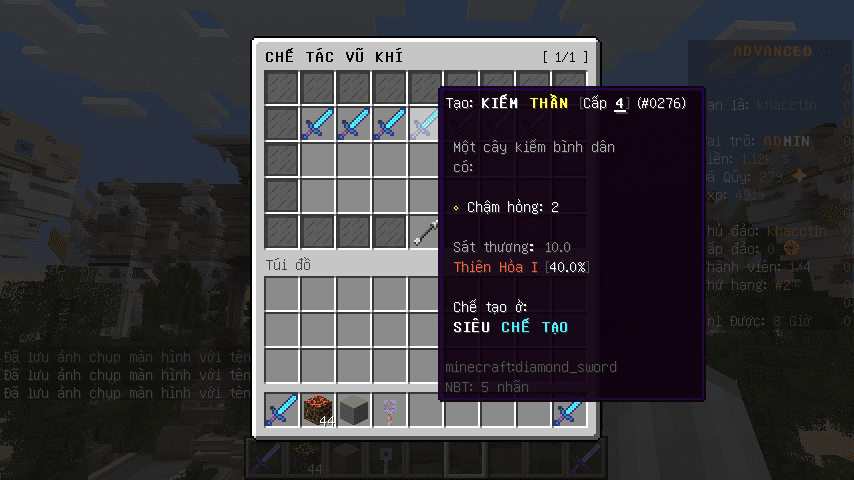
Task: Select the highlighted Kiếm Thần sword recipe
Action: tap(425, 124)
